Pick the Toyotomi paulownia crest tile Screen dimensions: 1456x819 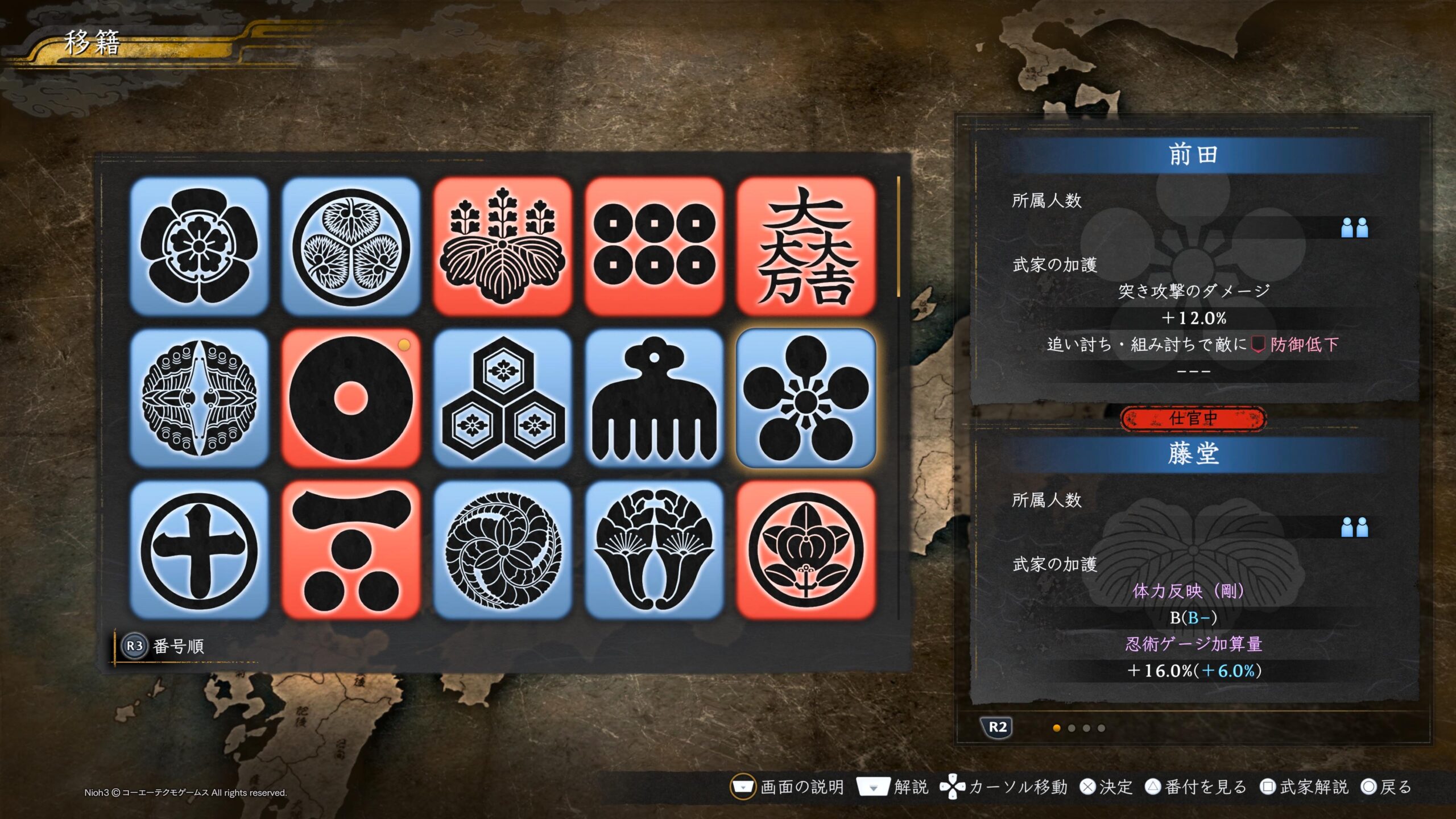(x=502, y=246)
